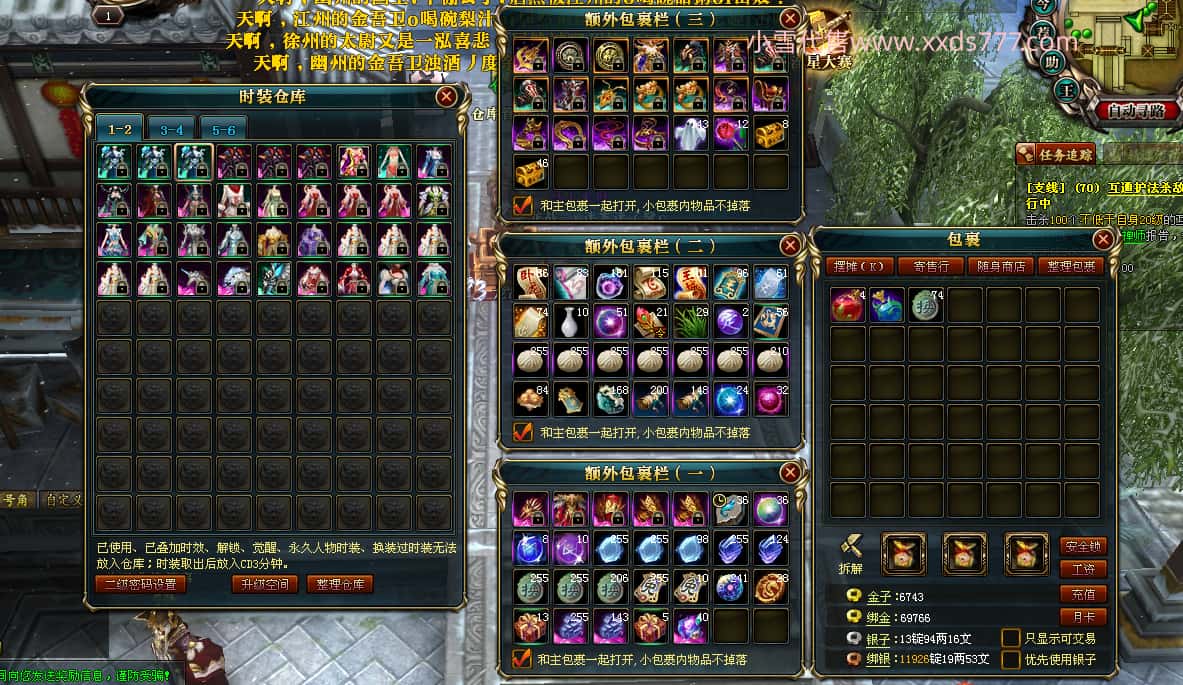Switch to the 3-4 wardrobe tab
1183x685 pixels.
coord(171,129)
